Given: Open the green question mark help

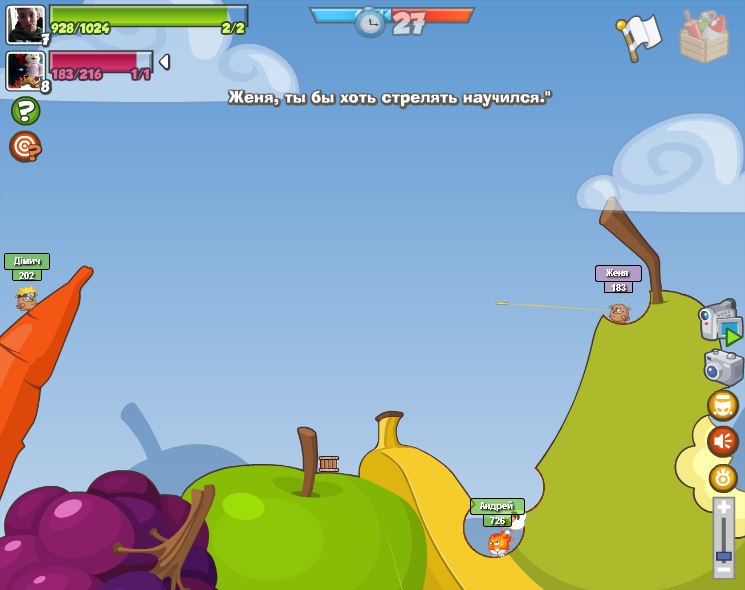Looking at the screenshot, I should pyautogui.click(x=25, y=111).
